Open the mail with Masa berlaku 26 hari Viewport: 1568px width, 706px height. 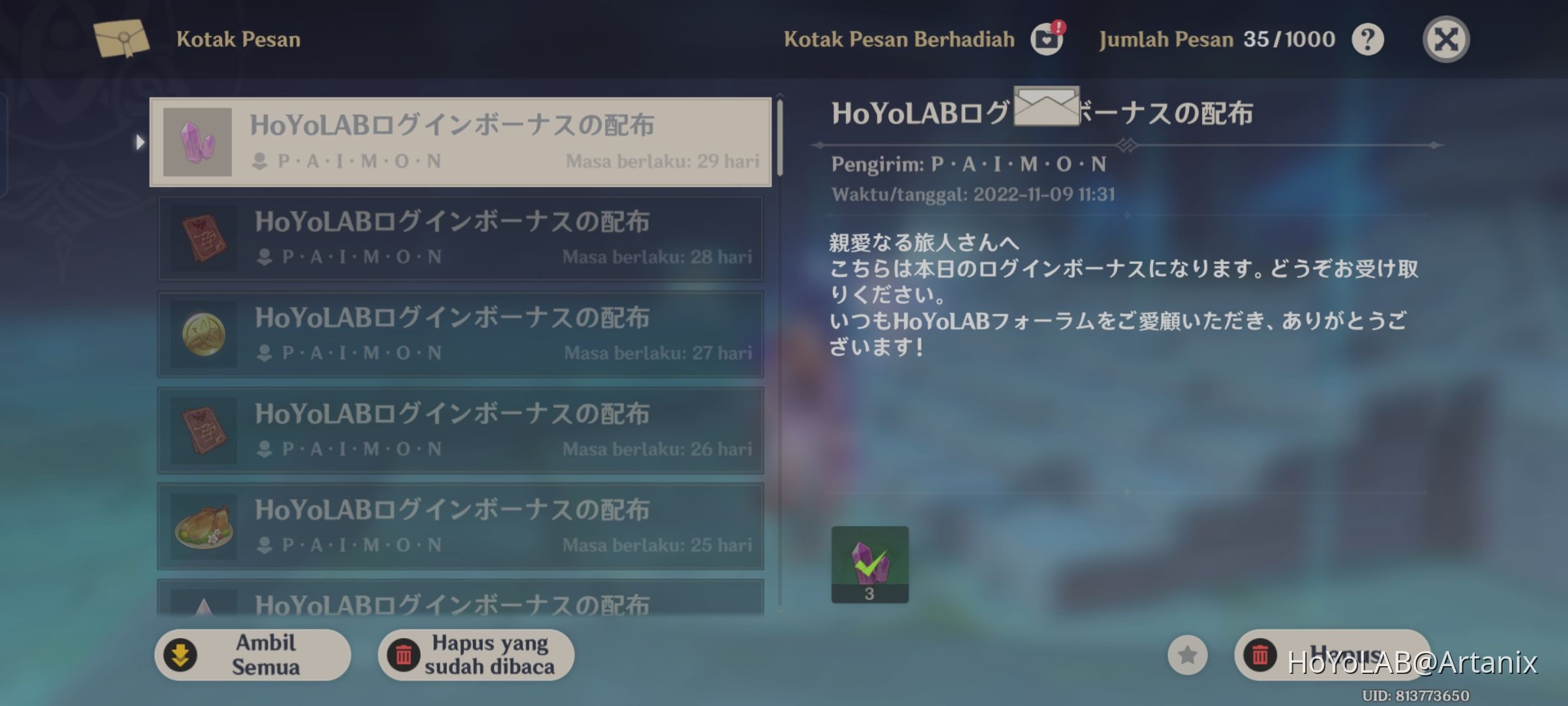pyautogui.click(x=457, y=430)
